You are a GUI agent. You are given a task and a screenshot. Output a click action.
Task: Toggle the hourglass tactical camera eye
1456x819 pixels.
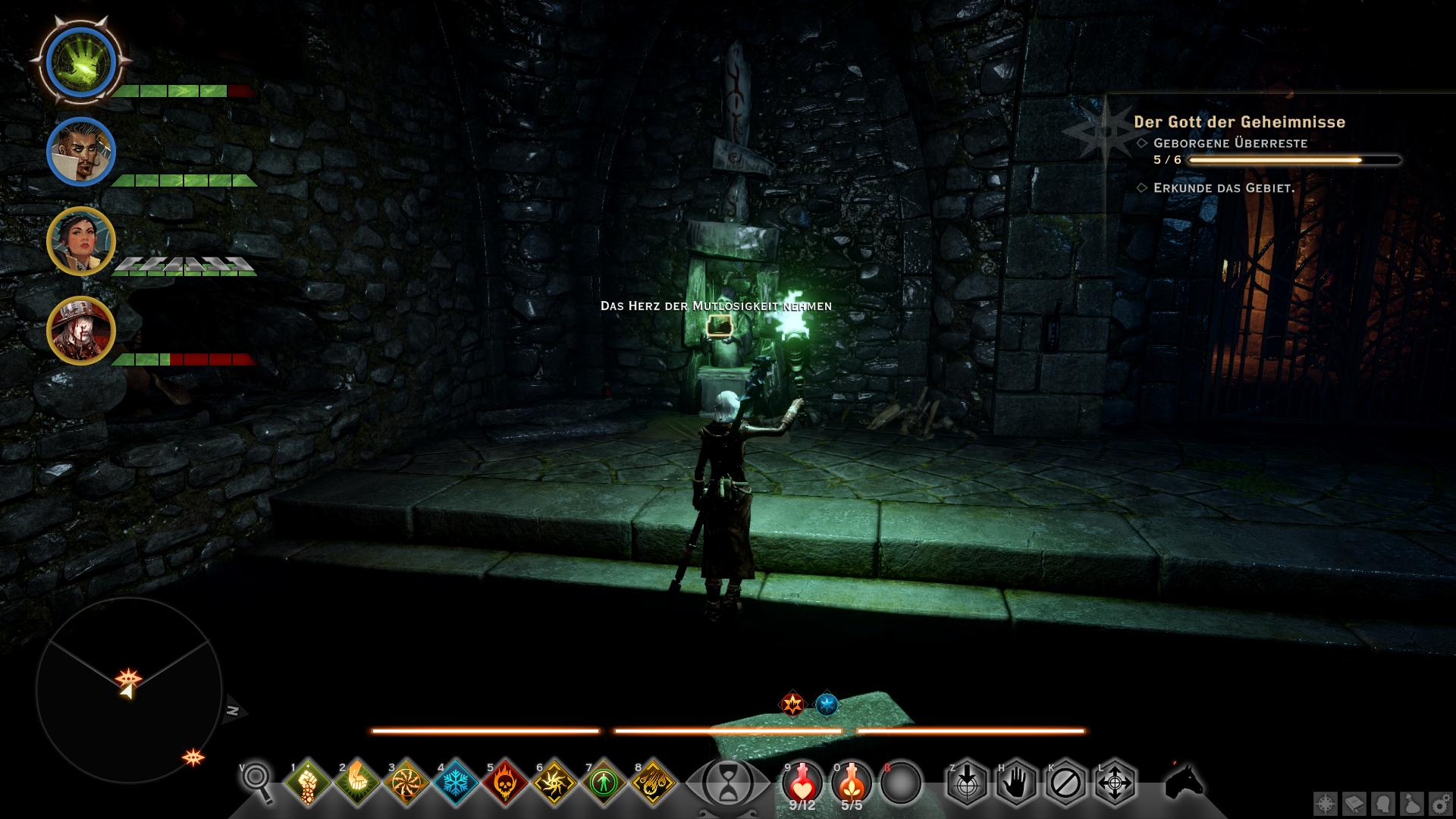727,783
